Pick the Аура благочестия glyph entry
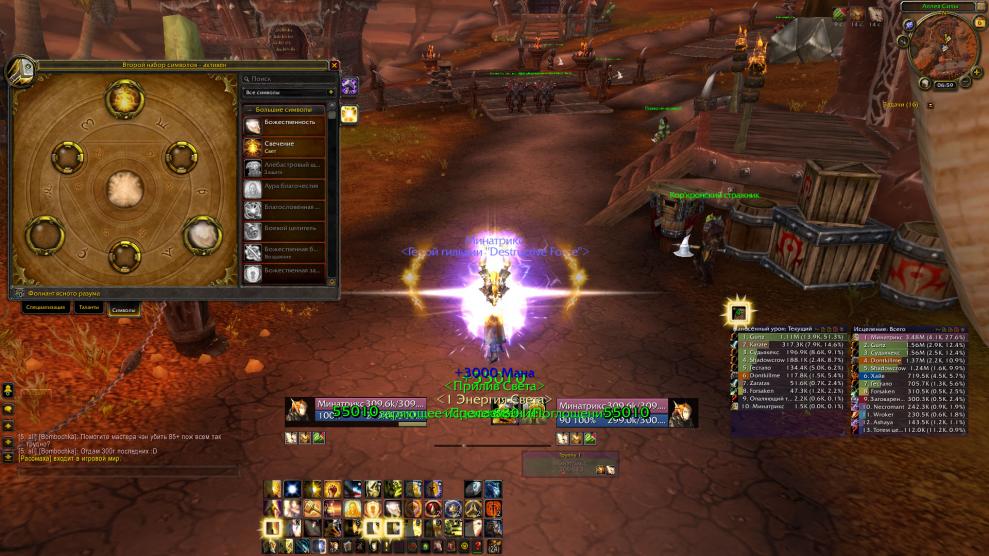This screenshot has width=989, height=556. tap(290, 187)
